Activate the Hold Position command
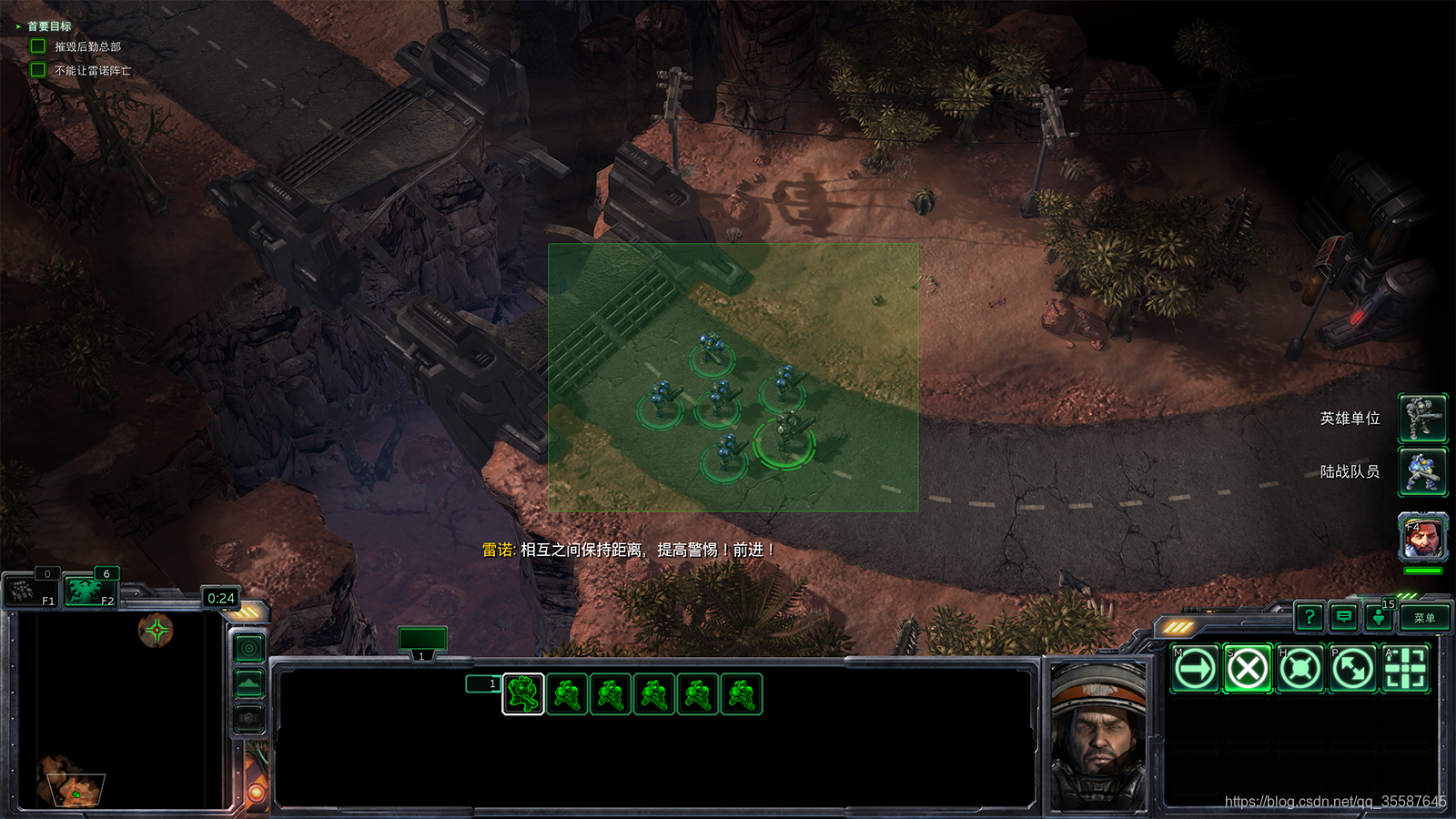Viewport: 1456px width, 819px height. [1300, 670]
